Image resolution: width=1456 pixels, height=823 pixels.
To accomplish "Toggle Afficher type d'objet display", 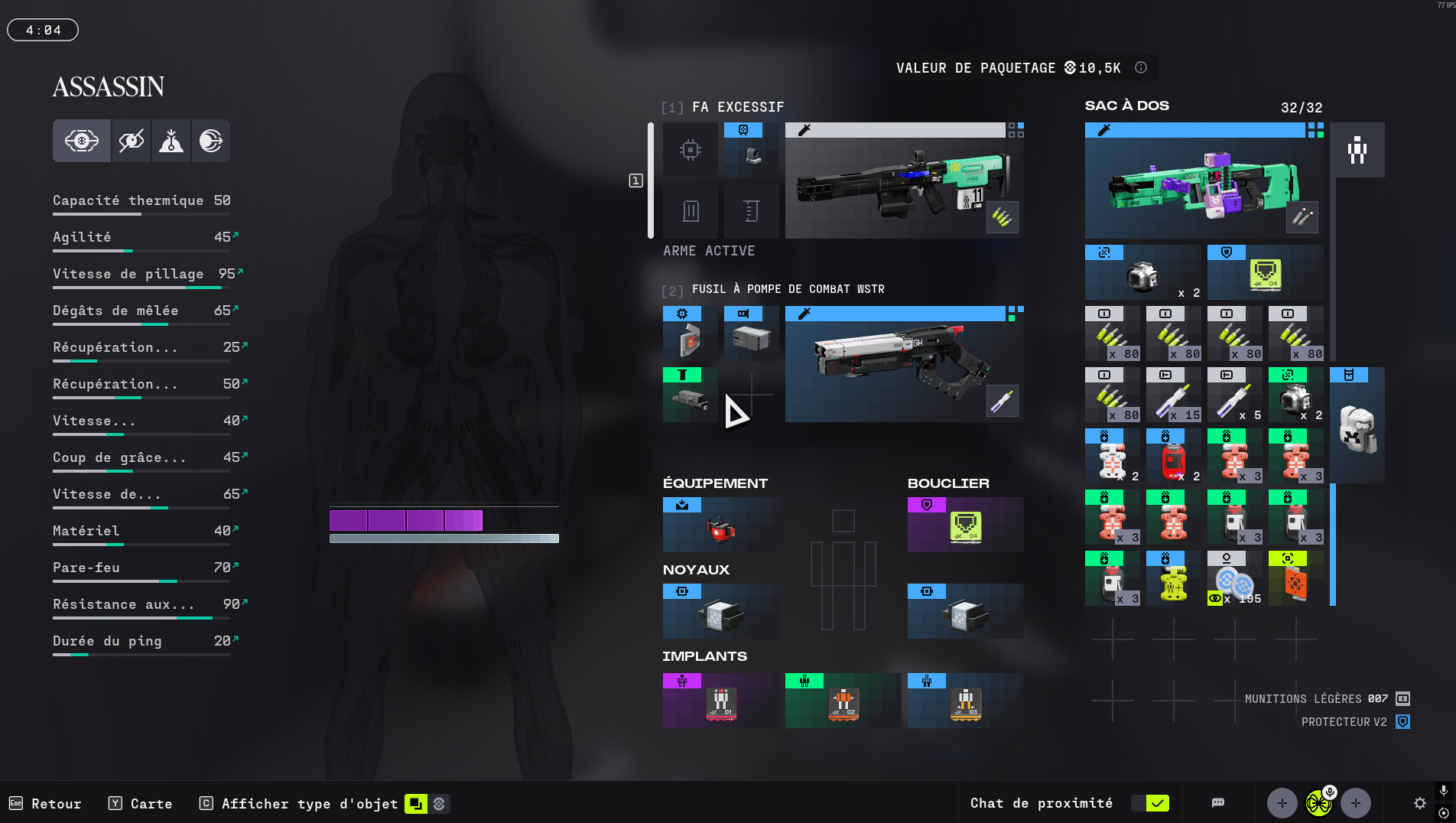I will point(416,804).
